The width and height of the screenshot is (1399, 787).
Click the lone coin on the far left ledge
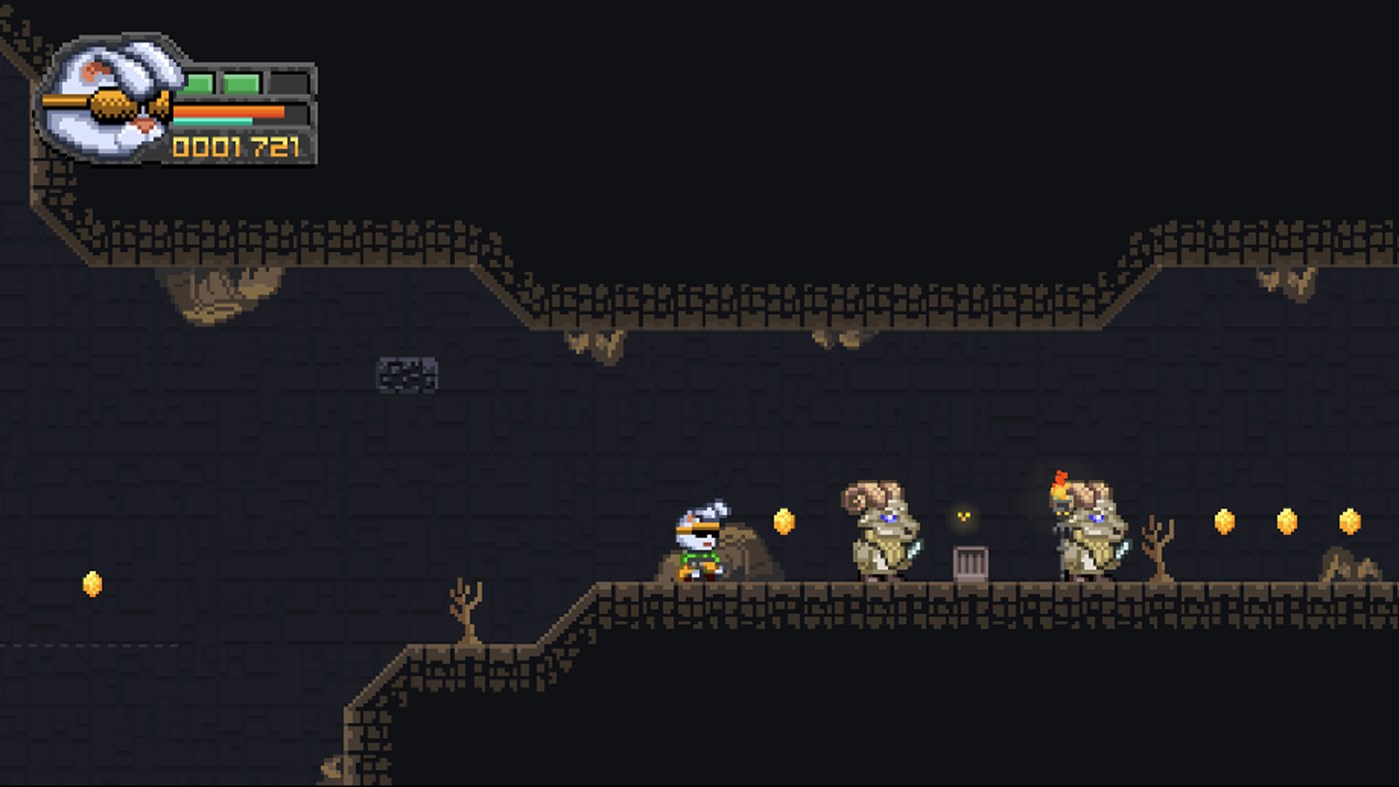(x=91, y=585)
